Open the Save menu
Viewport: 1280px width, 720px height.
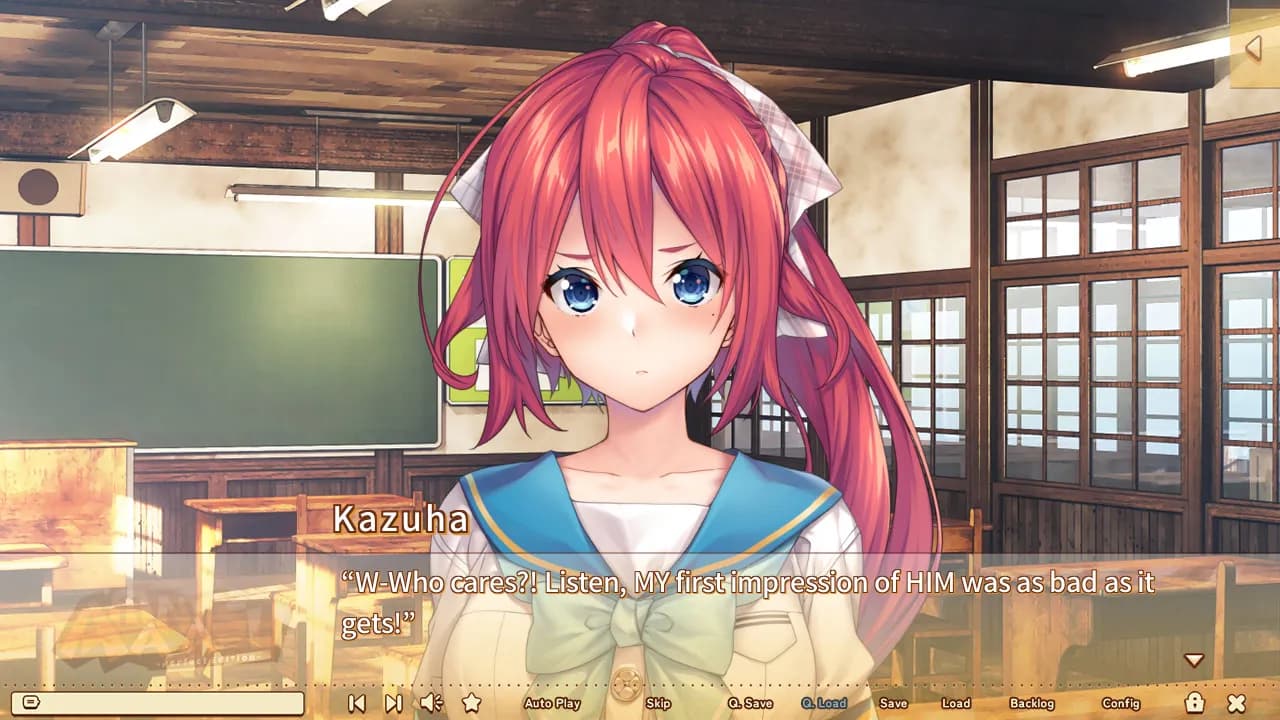[893, 703]
